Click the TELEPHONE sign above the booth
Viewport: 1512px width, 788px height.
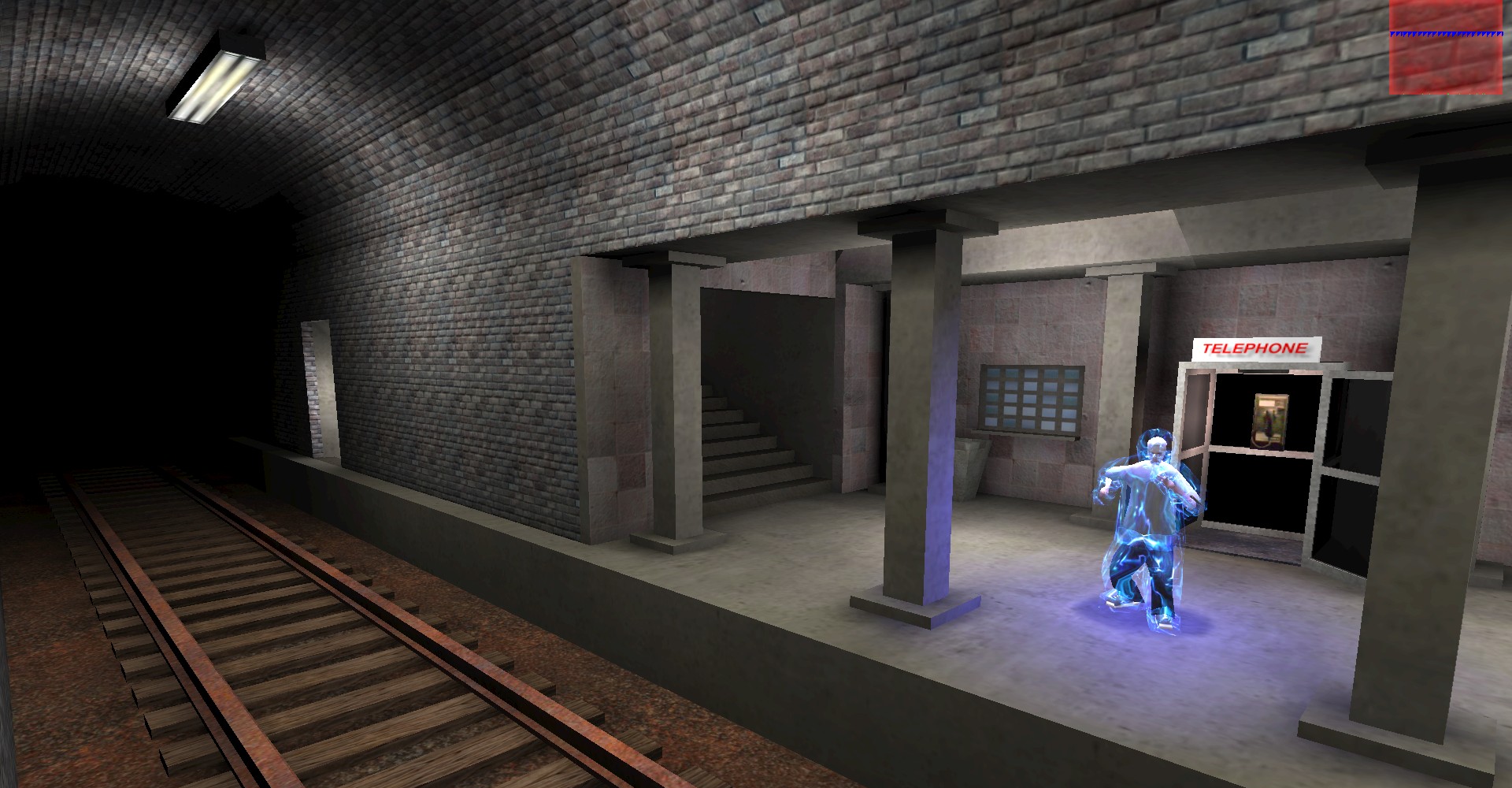(x=1254, y=347)
